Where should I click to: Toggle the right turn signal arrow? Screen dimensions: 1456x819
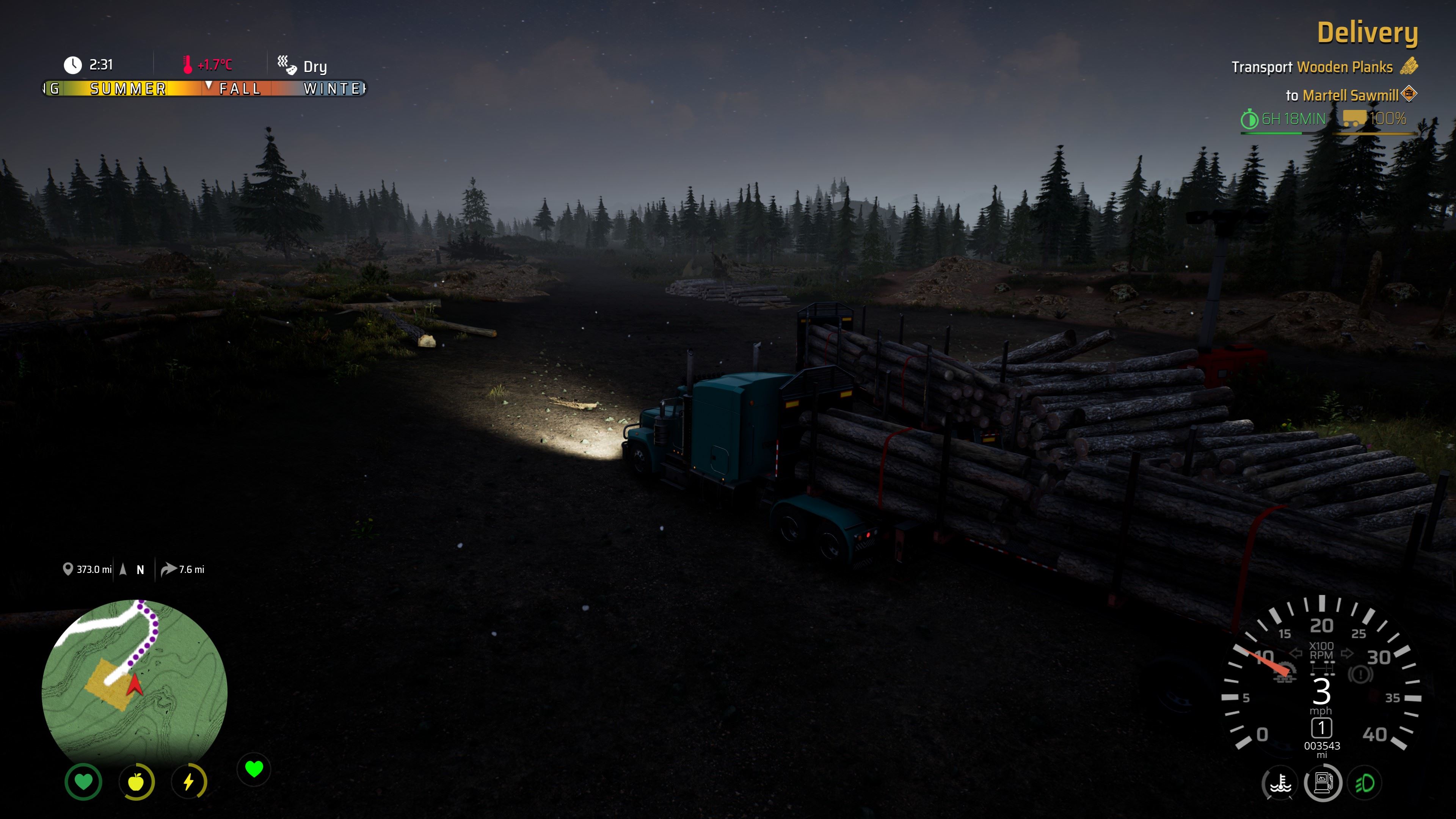[1347, 653]
